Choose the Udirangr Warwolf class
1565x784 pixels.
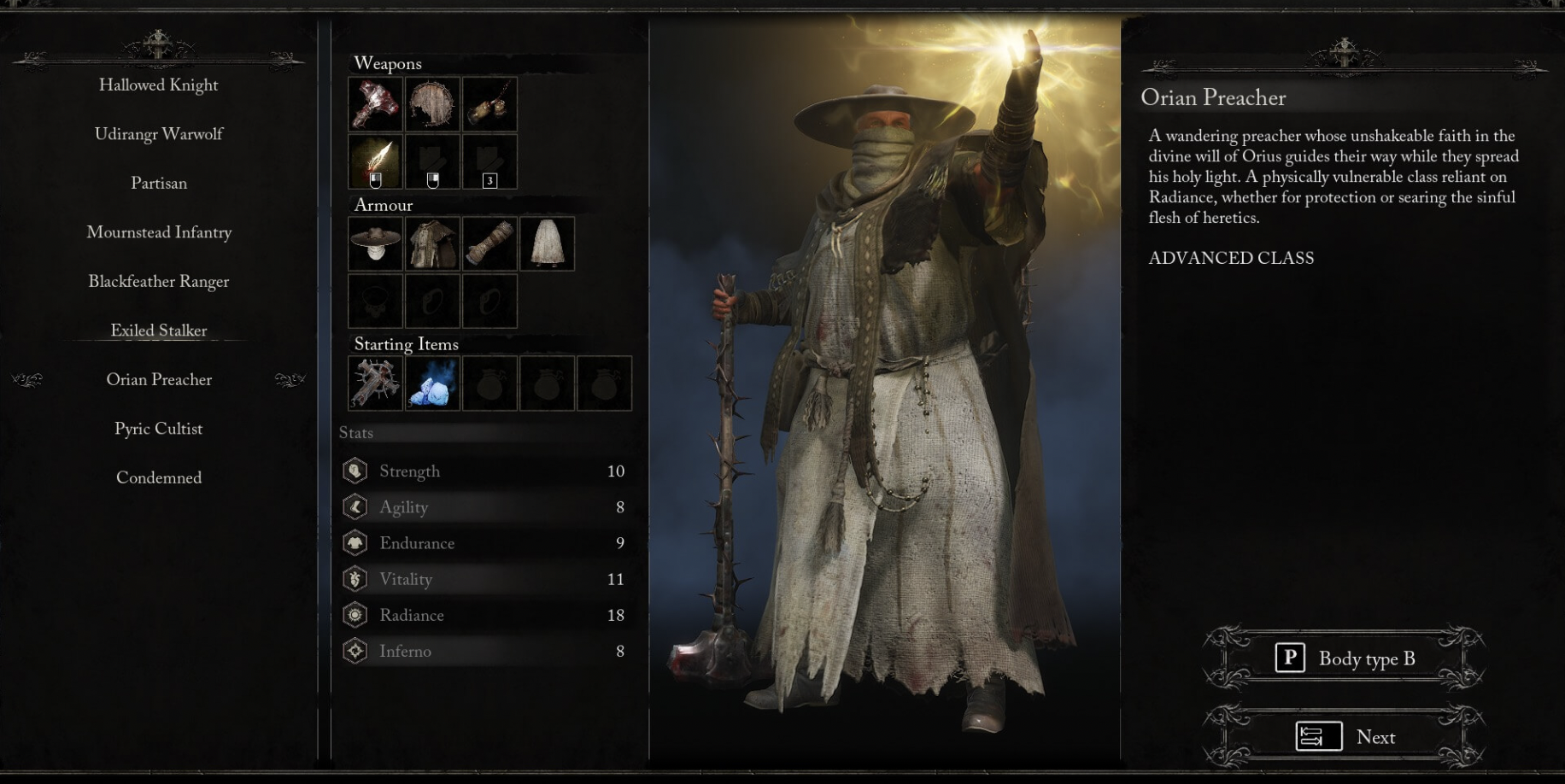pos(158,134)
